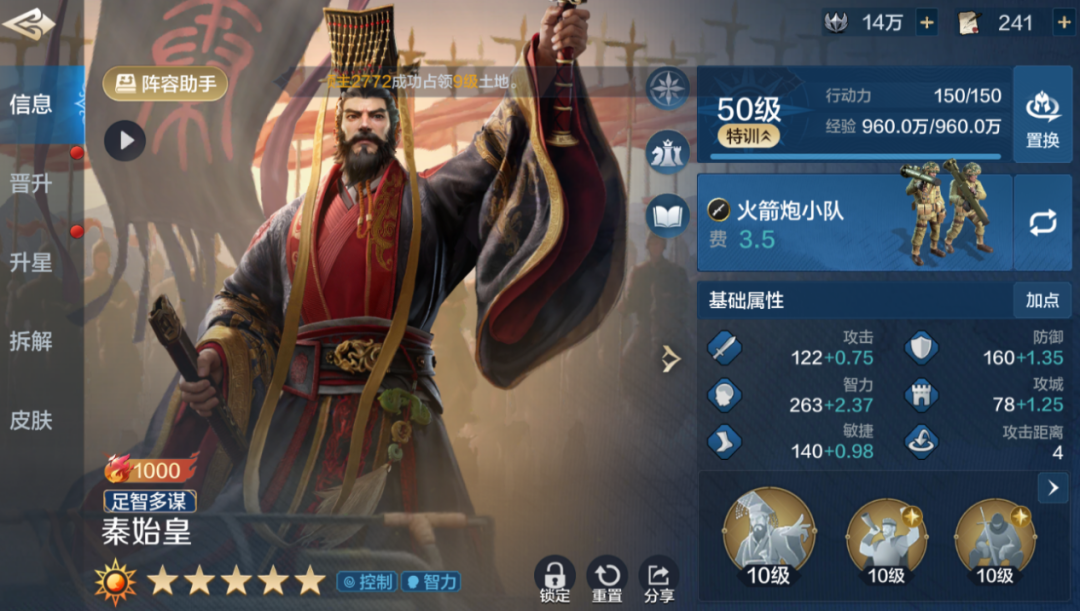Go back with the top-left arrow

(x=28, y=23)
